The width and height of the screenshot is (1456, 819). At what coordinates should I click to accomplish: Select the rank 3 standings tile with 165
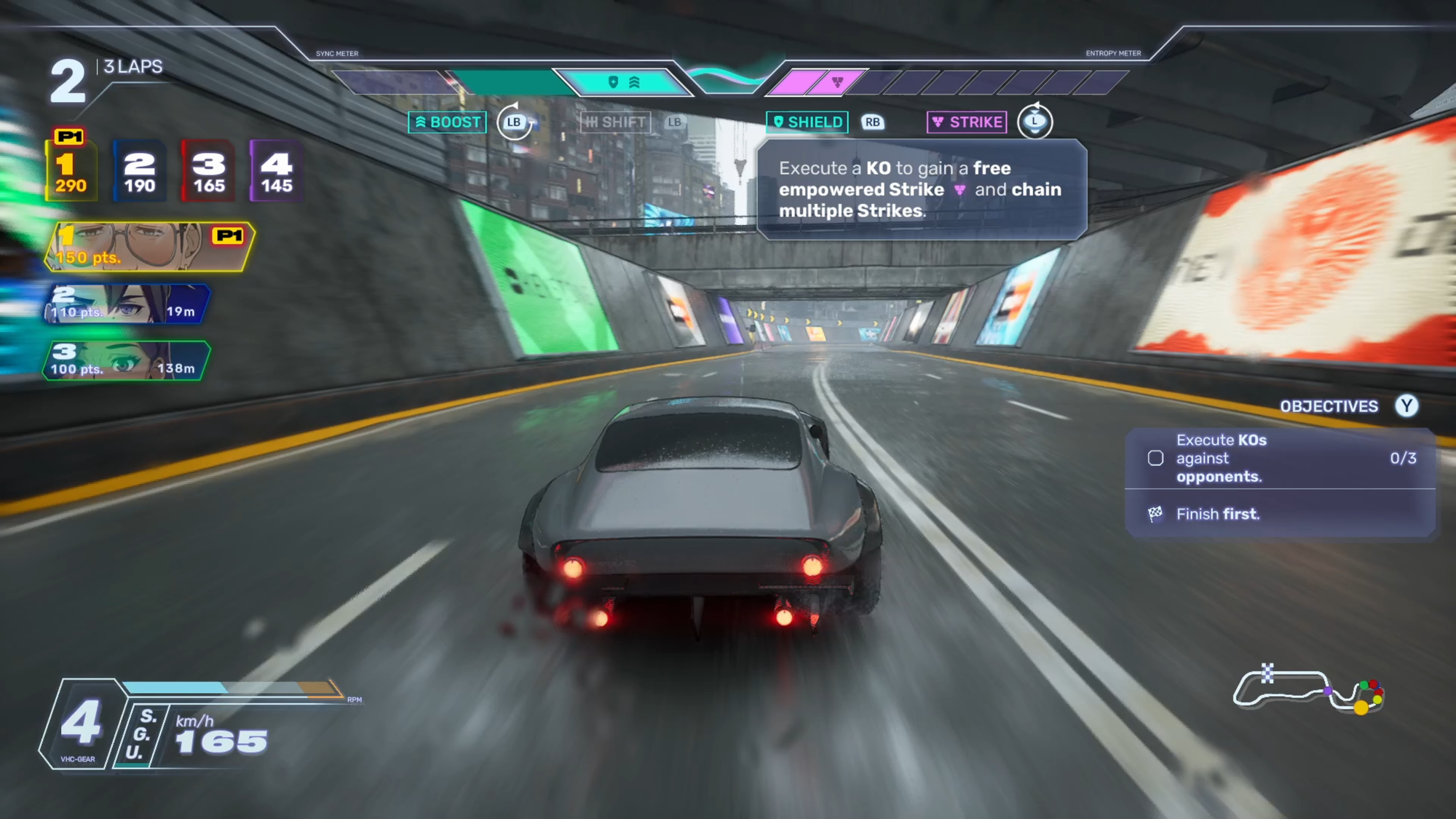(208, 171)
